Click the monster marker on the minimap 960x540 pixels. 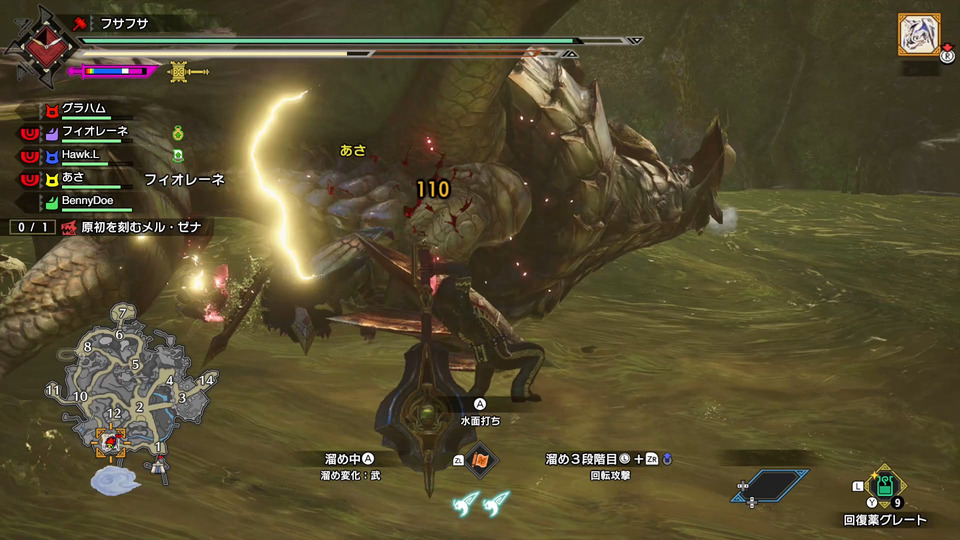[x=109, y=441]
